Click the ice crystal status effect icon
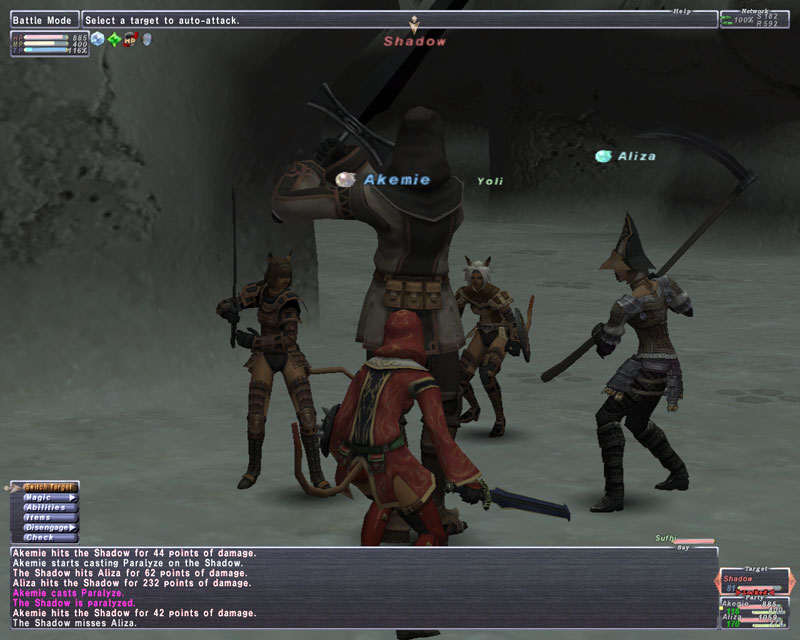 pyautogui.click(x=97, y=40)
